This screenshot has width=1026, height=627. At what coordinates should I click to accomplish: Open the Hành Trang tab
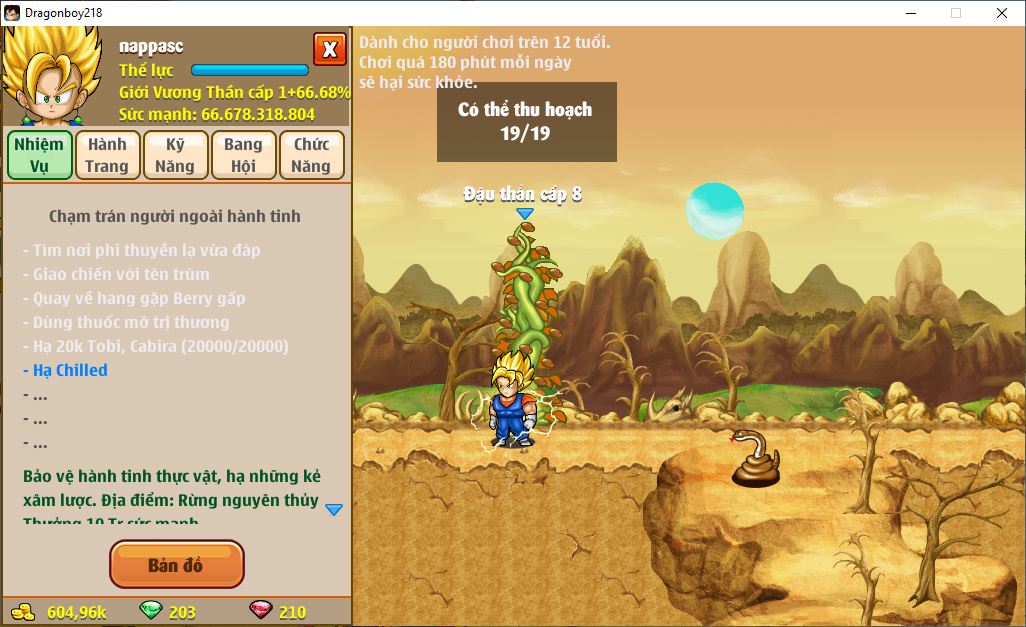coord(107,155)
